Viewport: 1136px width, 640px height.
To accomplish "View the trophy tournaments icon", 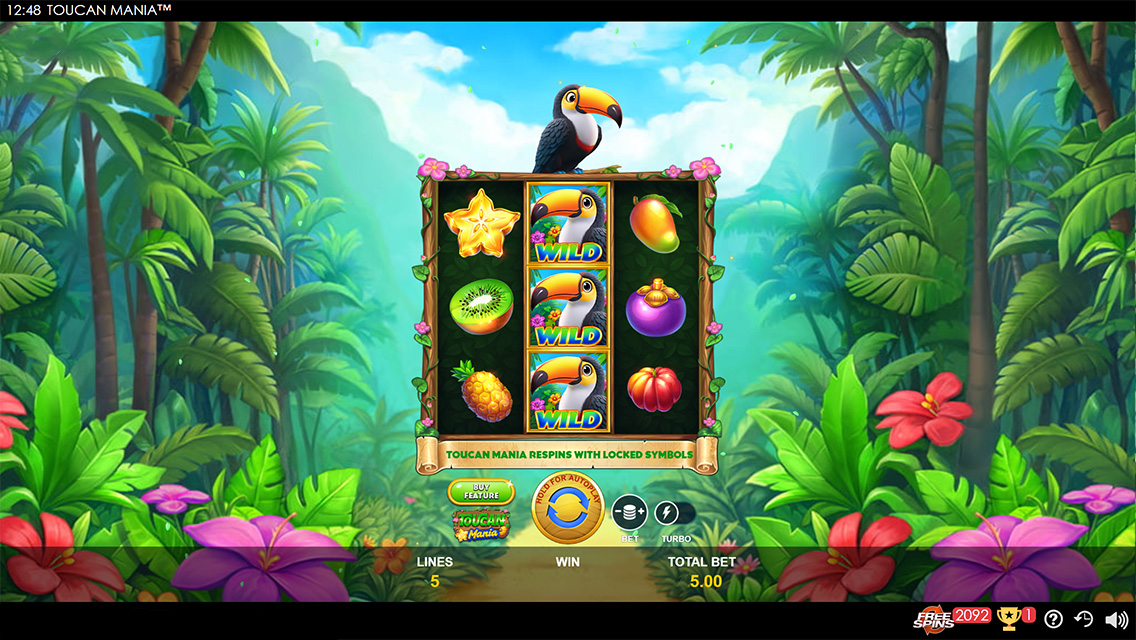I will click(1008, 619).
